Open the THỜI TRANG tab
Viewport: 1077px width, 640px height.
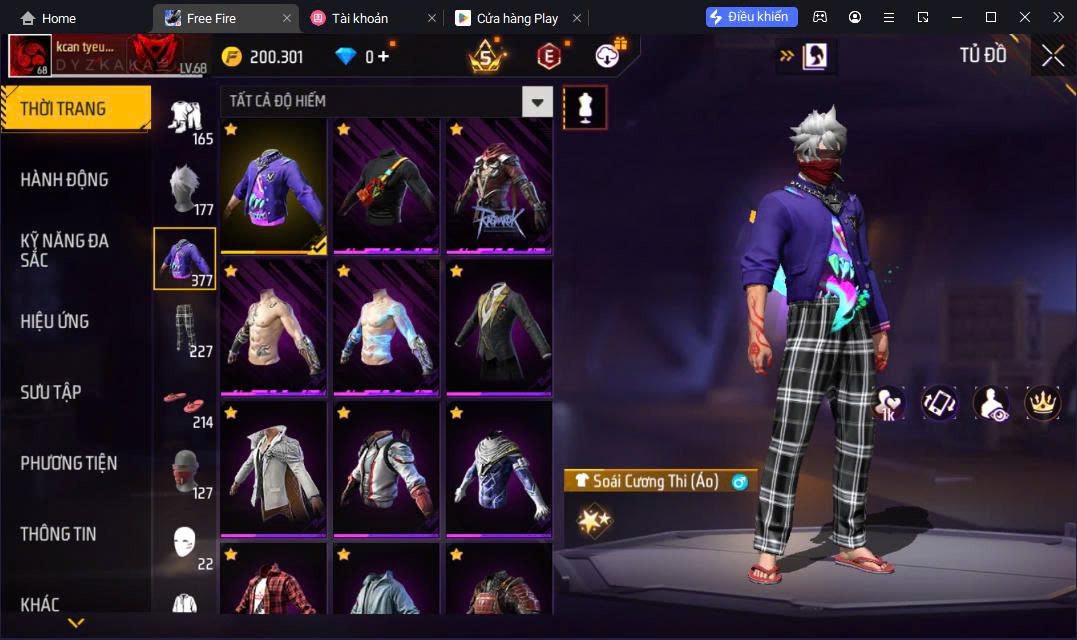click(75, 109)
